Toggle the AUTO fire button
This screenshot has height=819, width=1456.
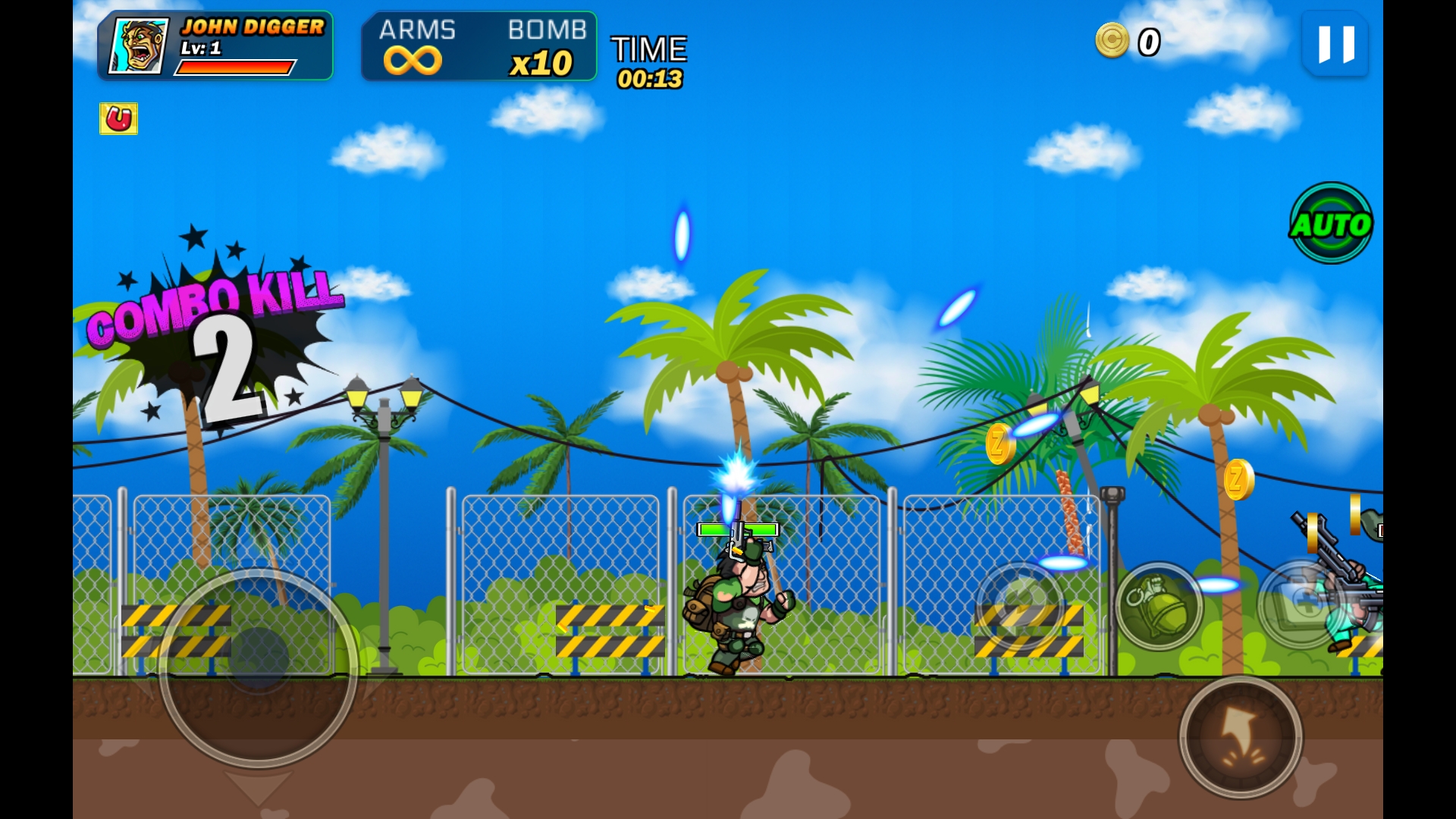pyautogui.click(x=1331, y=223)
